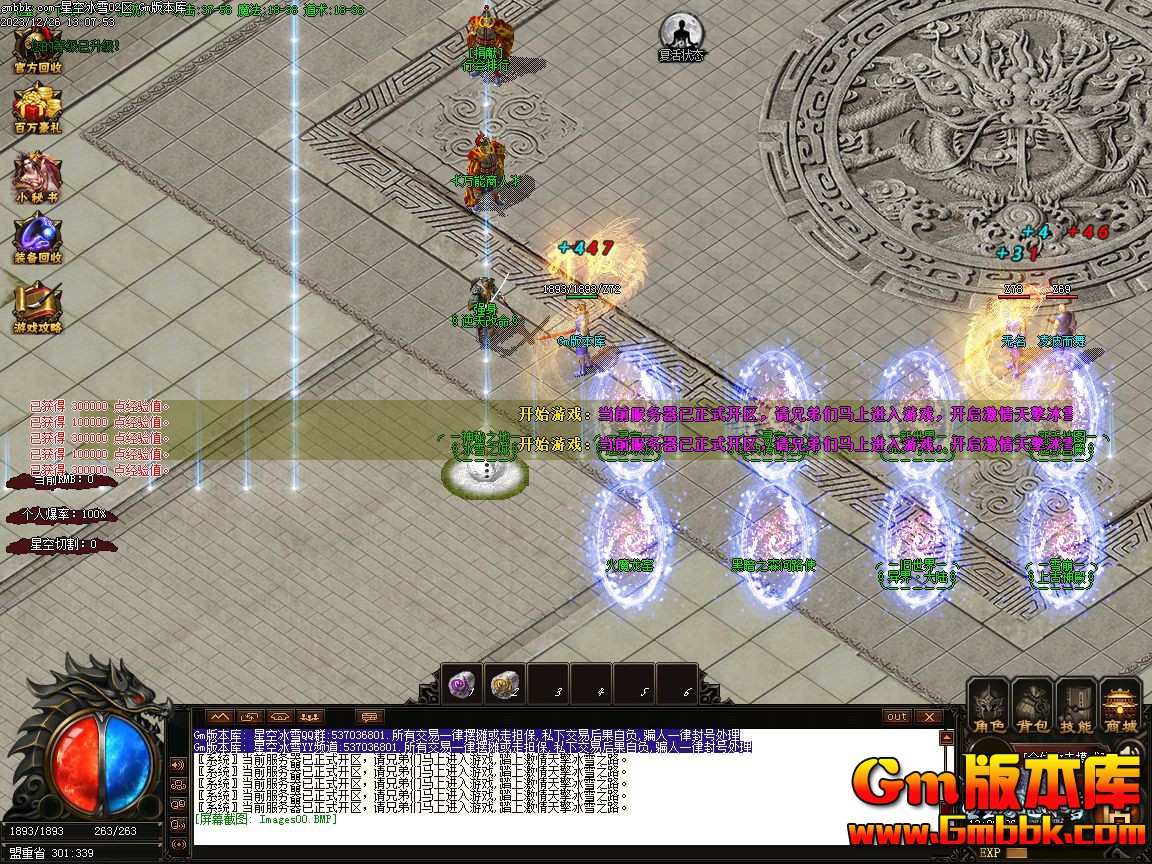Toggle the speaker sound icon beside chat
The image size is (1152, 864).
click(180, 765)
